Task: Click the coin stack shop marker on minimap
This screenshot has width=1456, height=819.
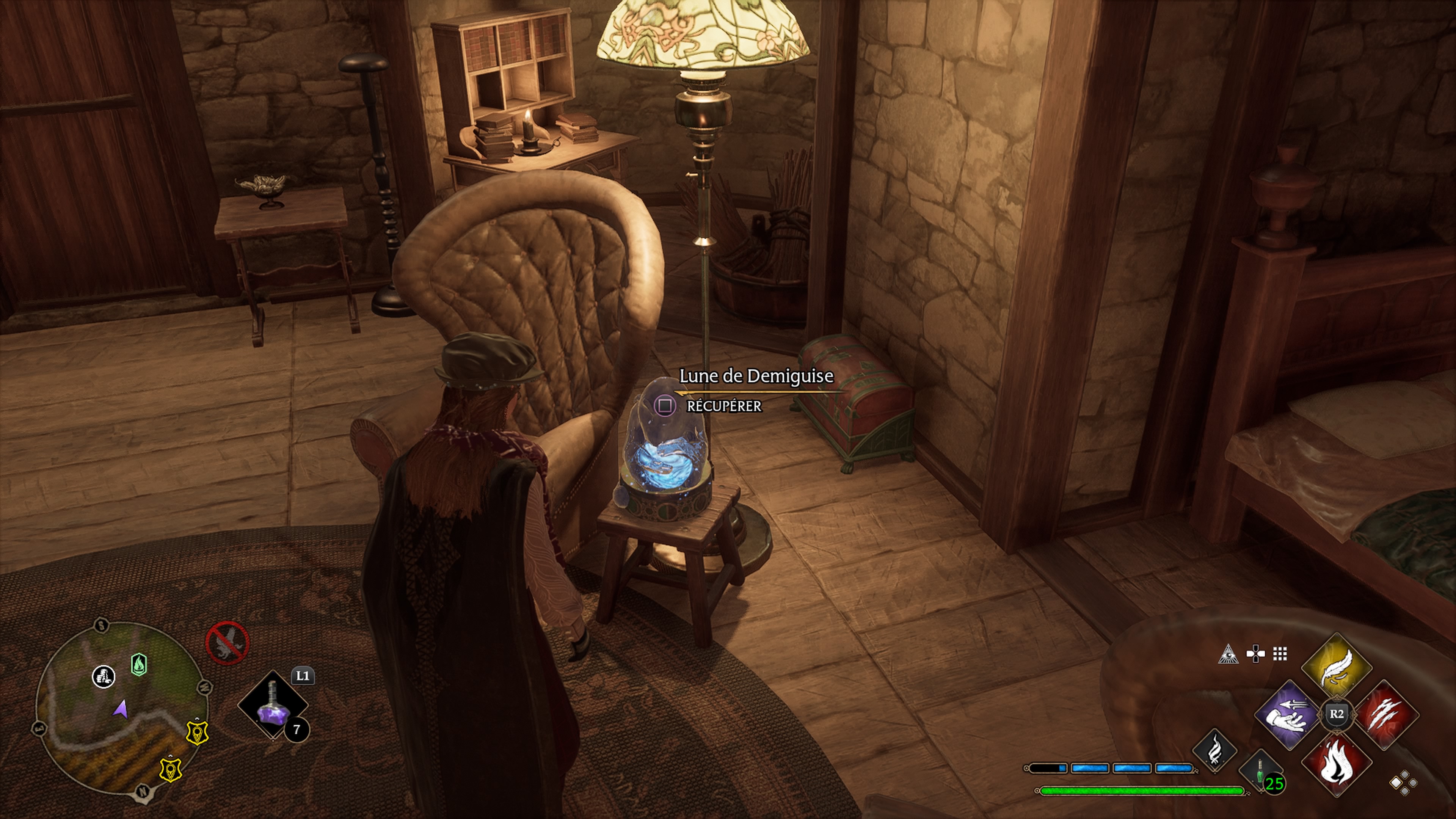Action: tap(104, 676)
